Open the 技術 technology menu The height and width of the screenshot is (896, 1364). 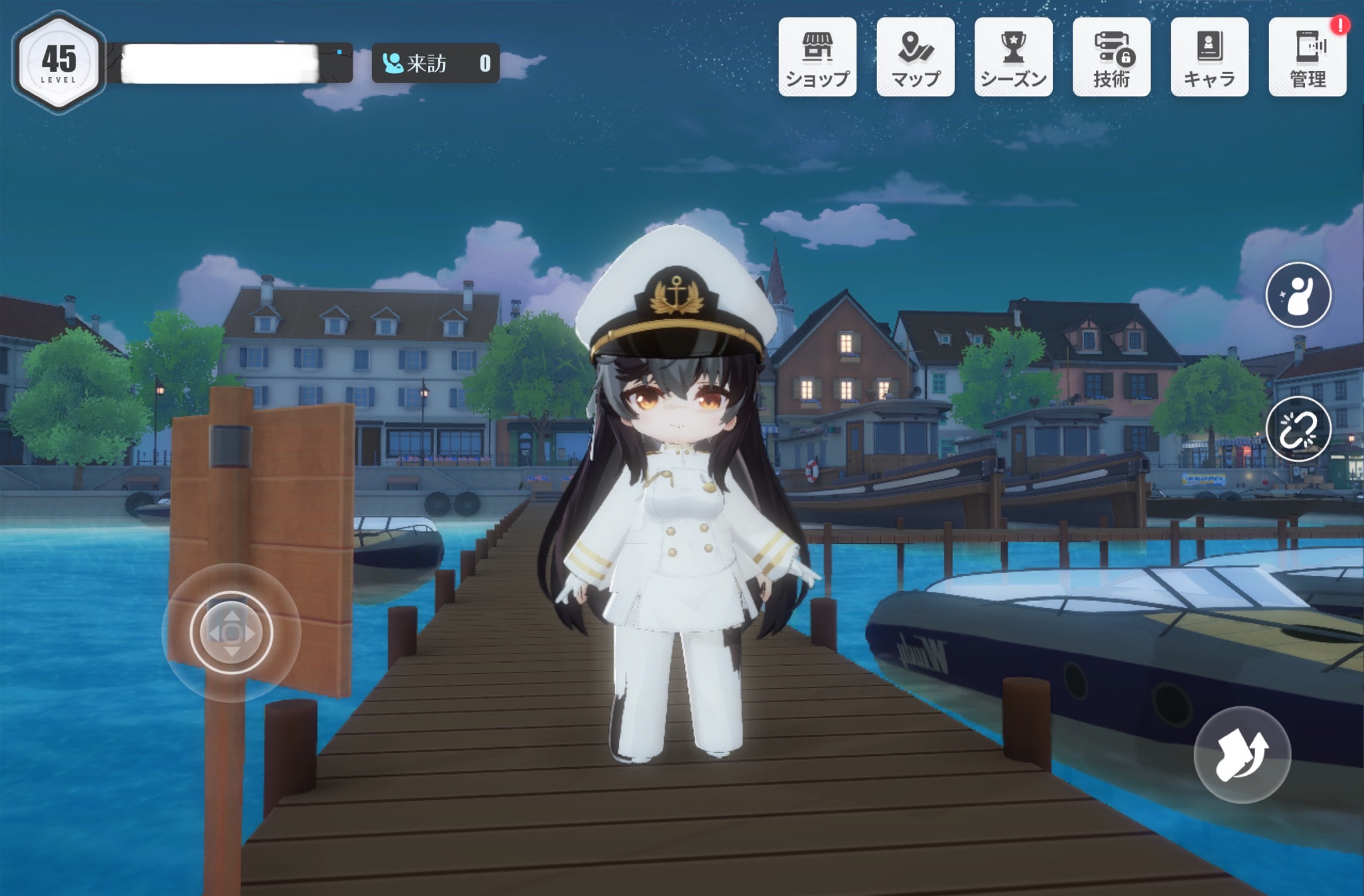click(1111, 57)
